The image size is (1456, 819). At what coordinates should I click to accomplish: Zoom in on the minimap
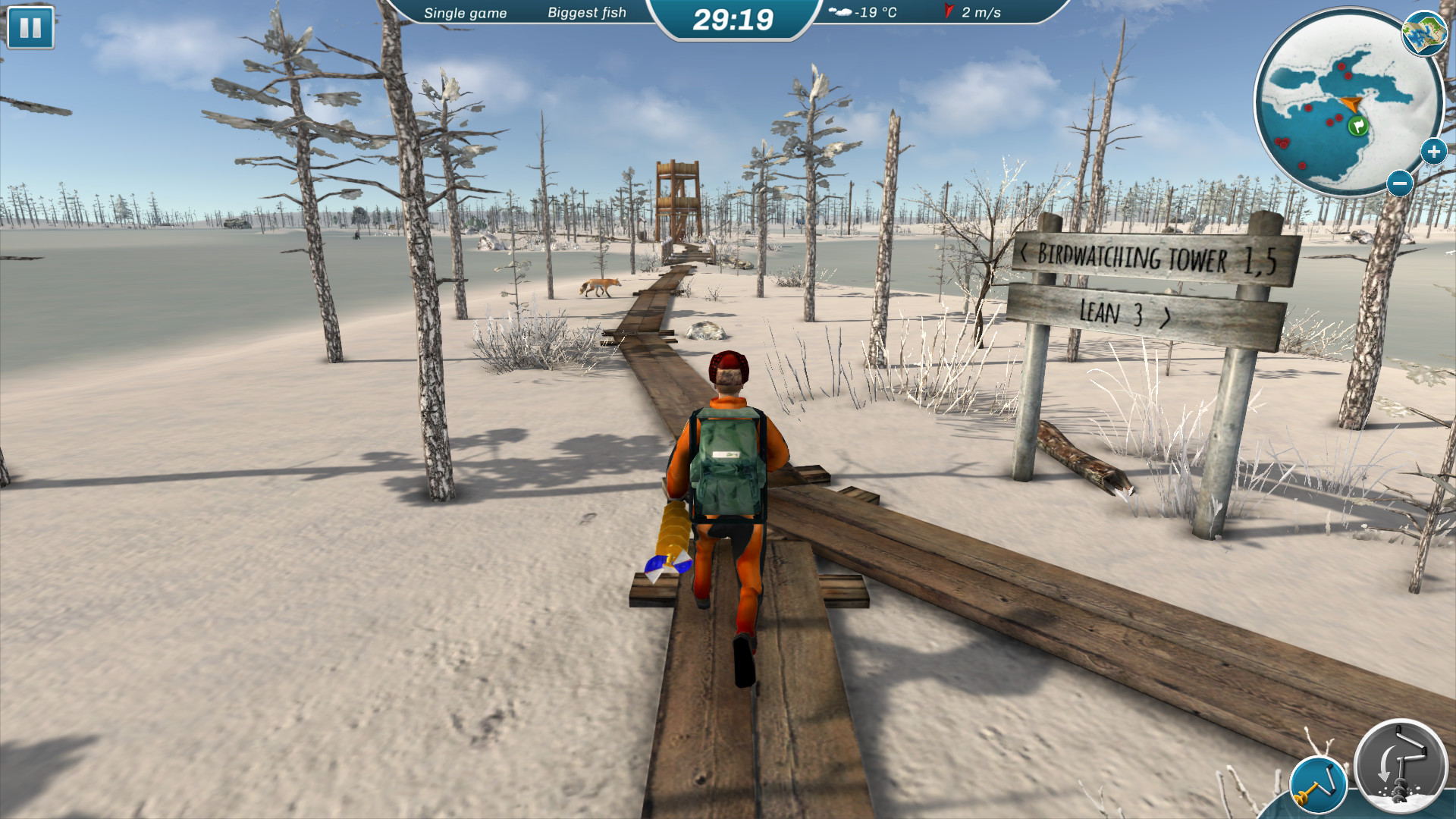pos(1433,152)
